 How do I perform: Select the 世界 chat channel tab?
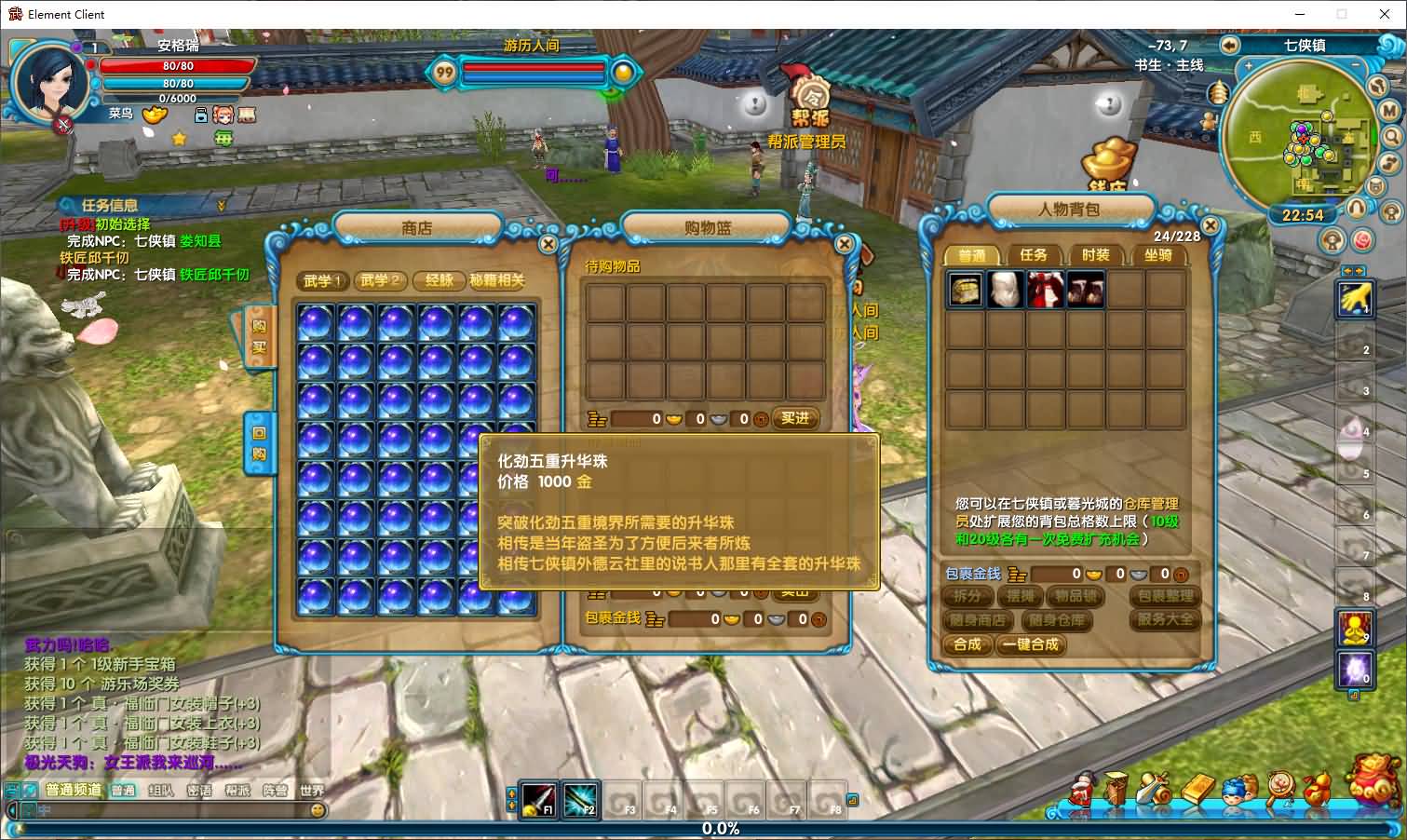(312, 791)
